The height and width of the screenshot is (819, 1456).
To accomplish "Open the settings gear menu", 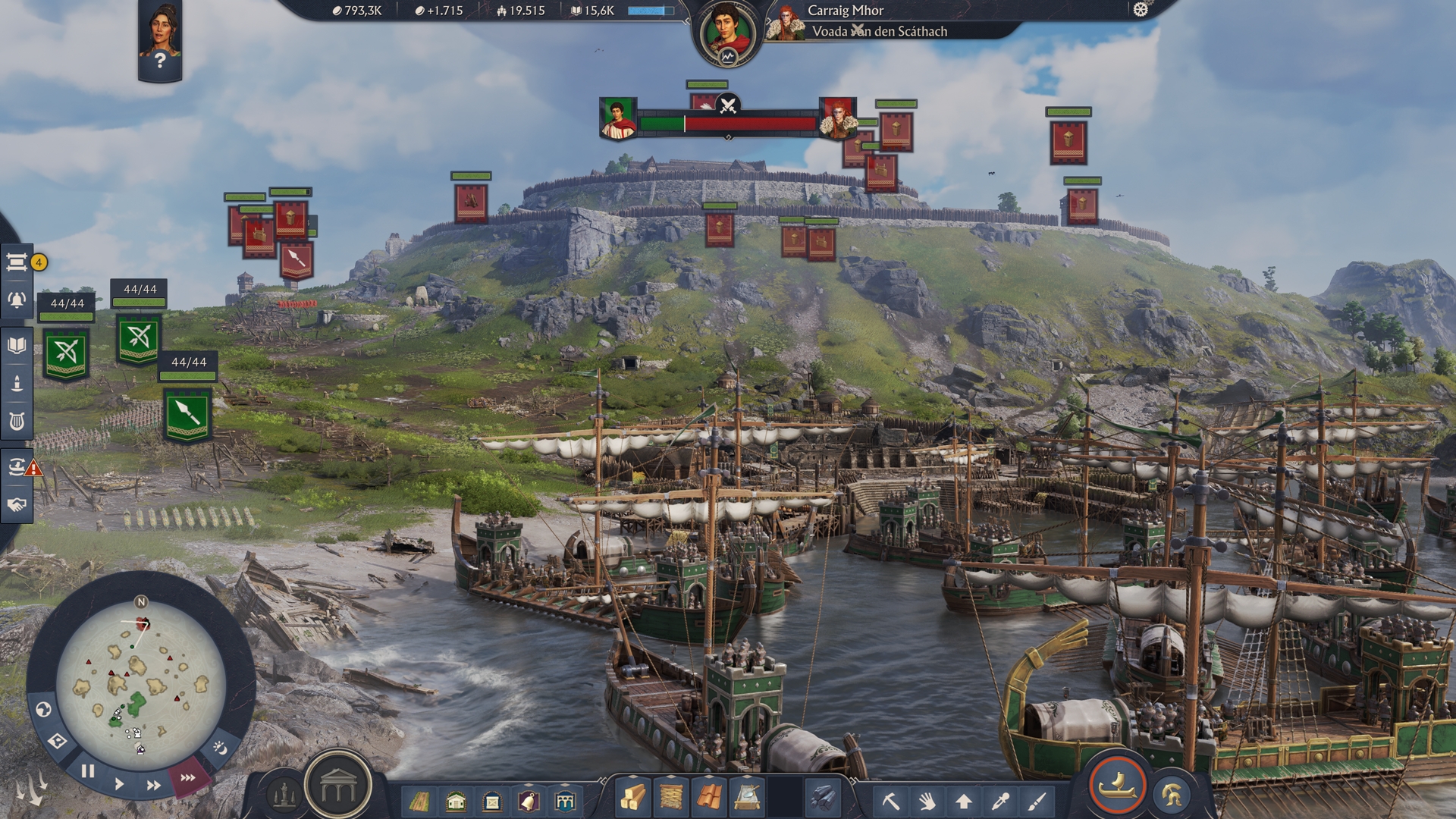I will pyautogui.click(x=1140, y=10).
